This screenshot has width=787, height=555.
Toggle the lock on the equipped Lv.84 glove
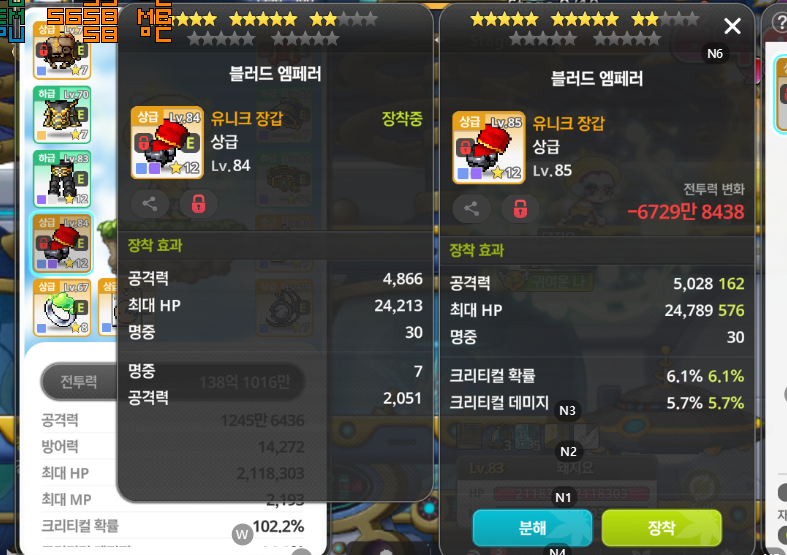[198, 204]
